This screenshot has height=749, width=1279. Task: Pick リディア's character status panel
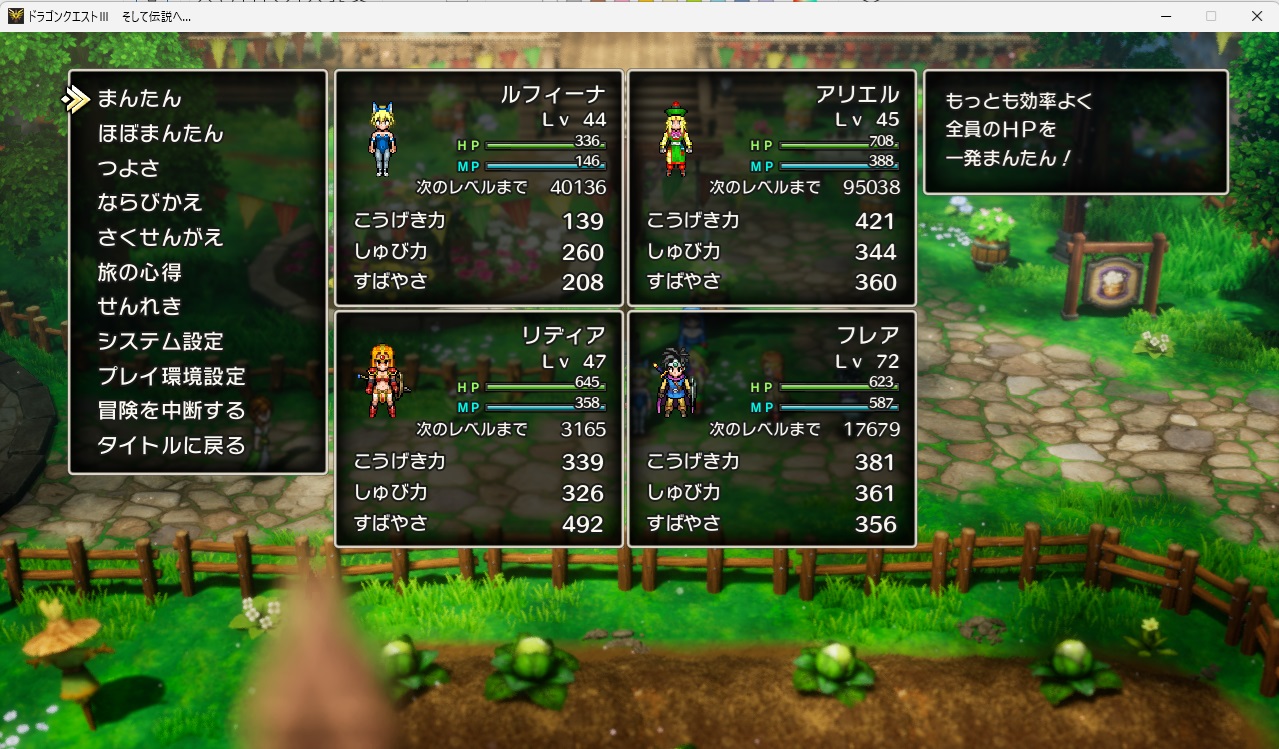tap(479, 429)
